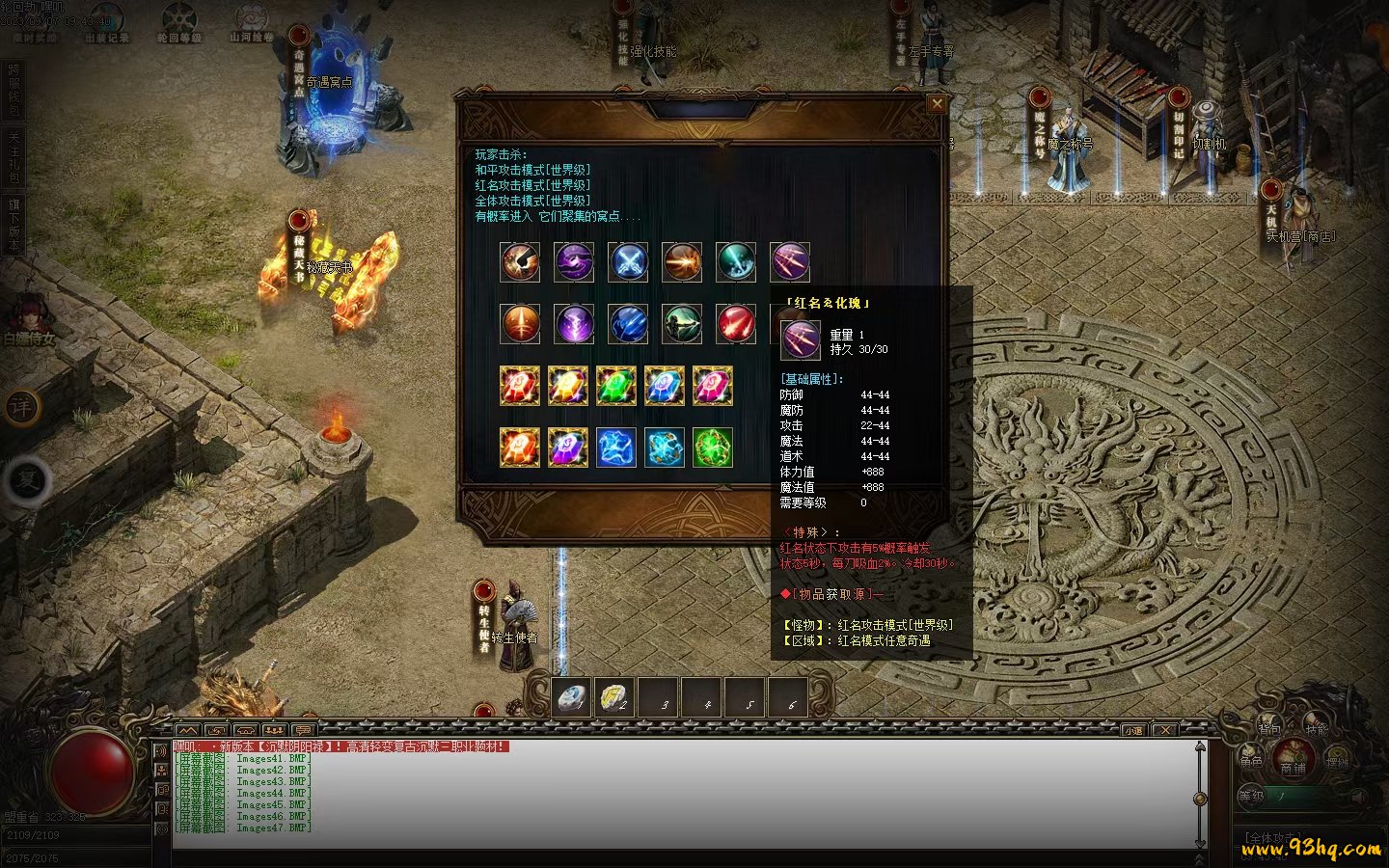Select the yellow rune stone in hotbar slot 2

coord(615,696)
